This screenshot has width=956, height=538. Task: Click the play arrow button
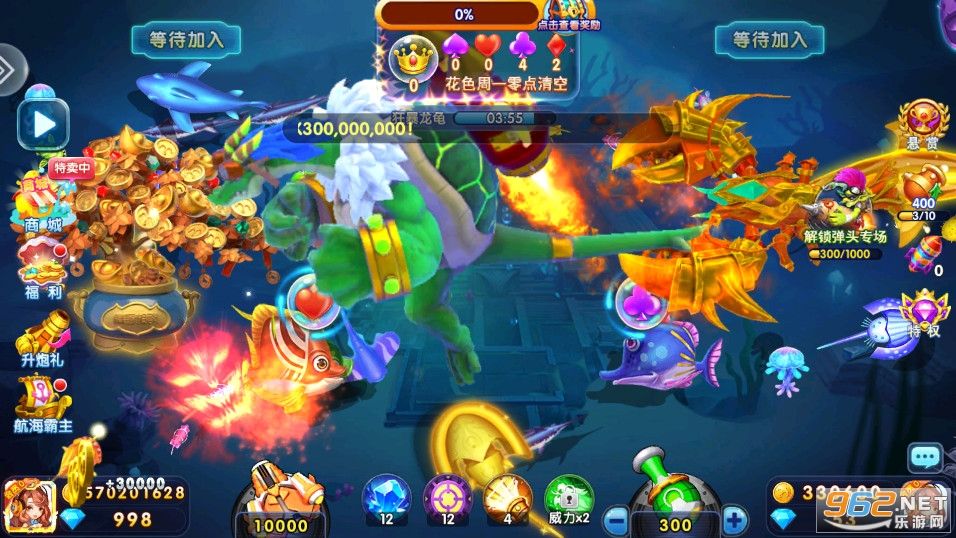[43, 124]
